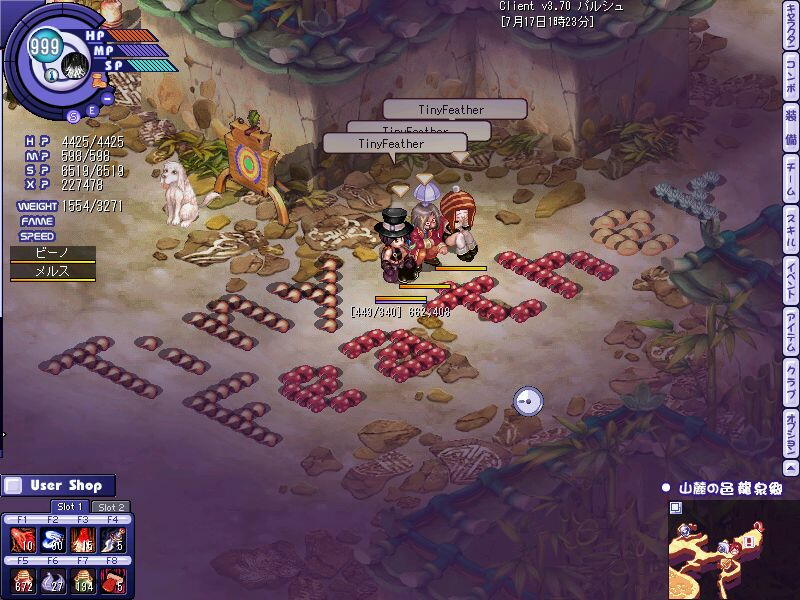Switch to the Slot 2 hotbar tab
The width and height of the screenshot is (800, 600).
coord(111,507)
